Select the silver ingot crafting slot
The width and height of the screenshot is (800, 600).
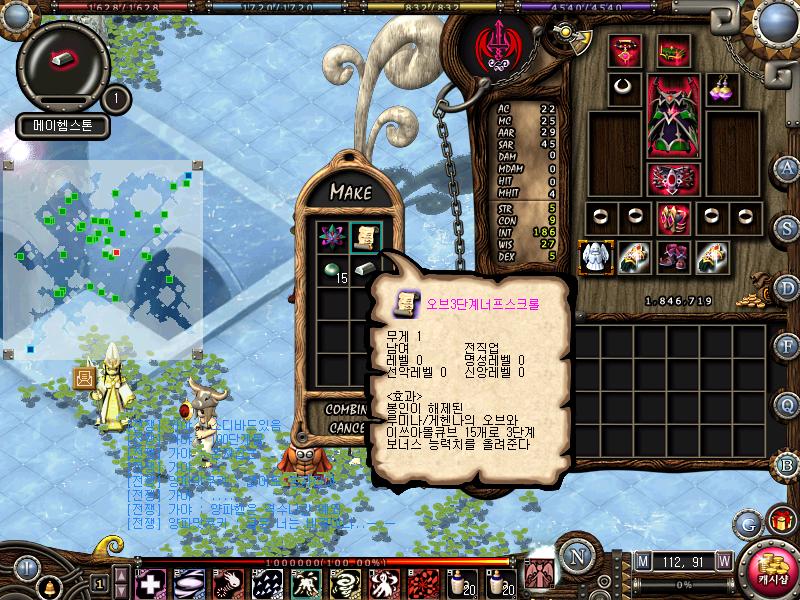click(366, 270)
